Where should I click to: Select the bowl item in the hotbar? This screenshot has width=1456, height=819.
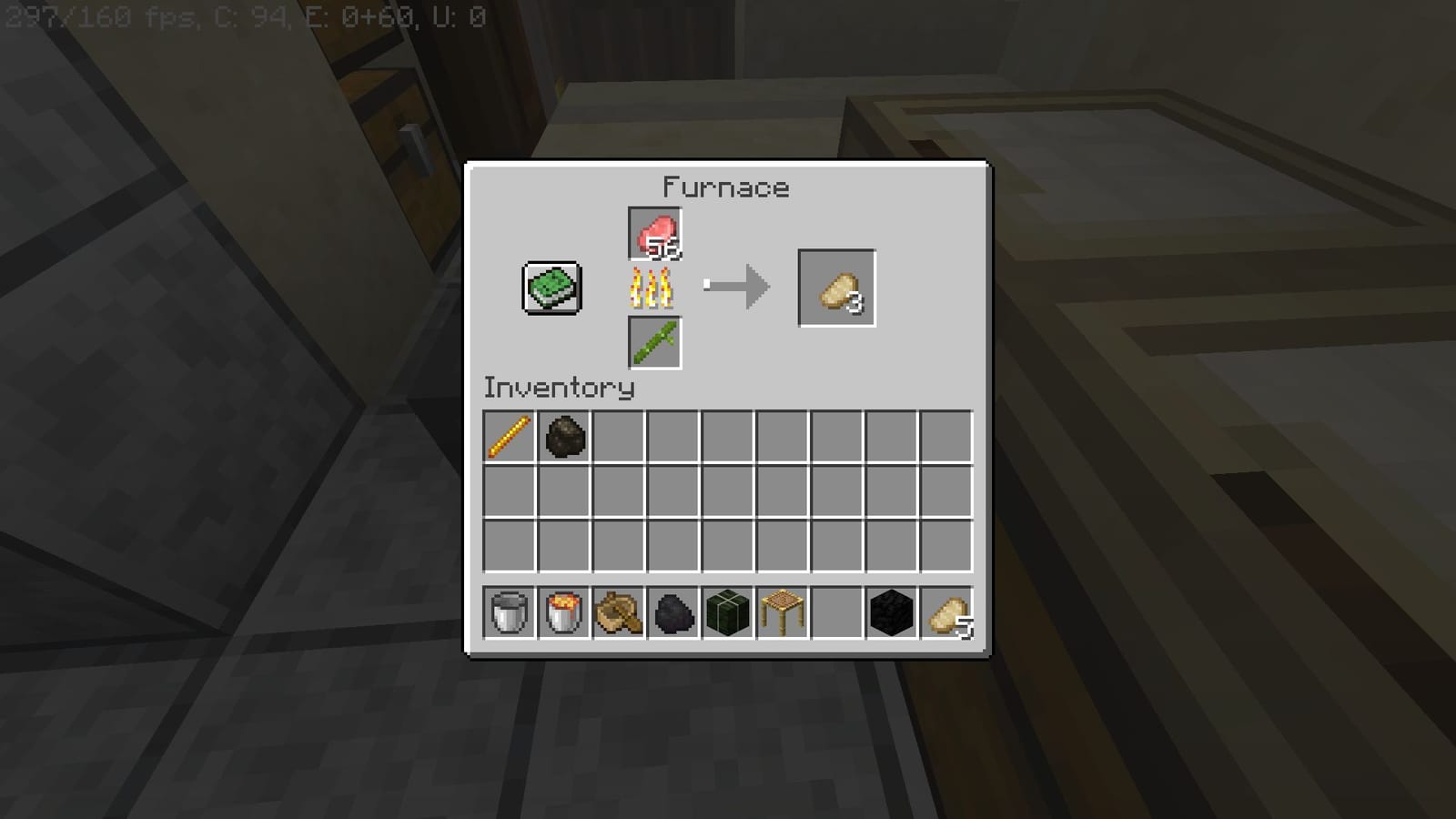pos(617,612)
